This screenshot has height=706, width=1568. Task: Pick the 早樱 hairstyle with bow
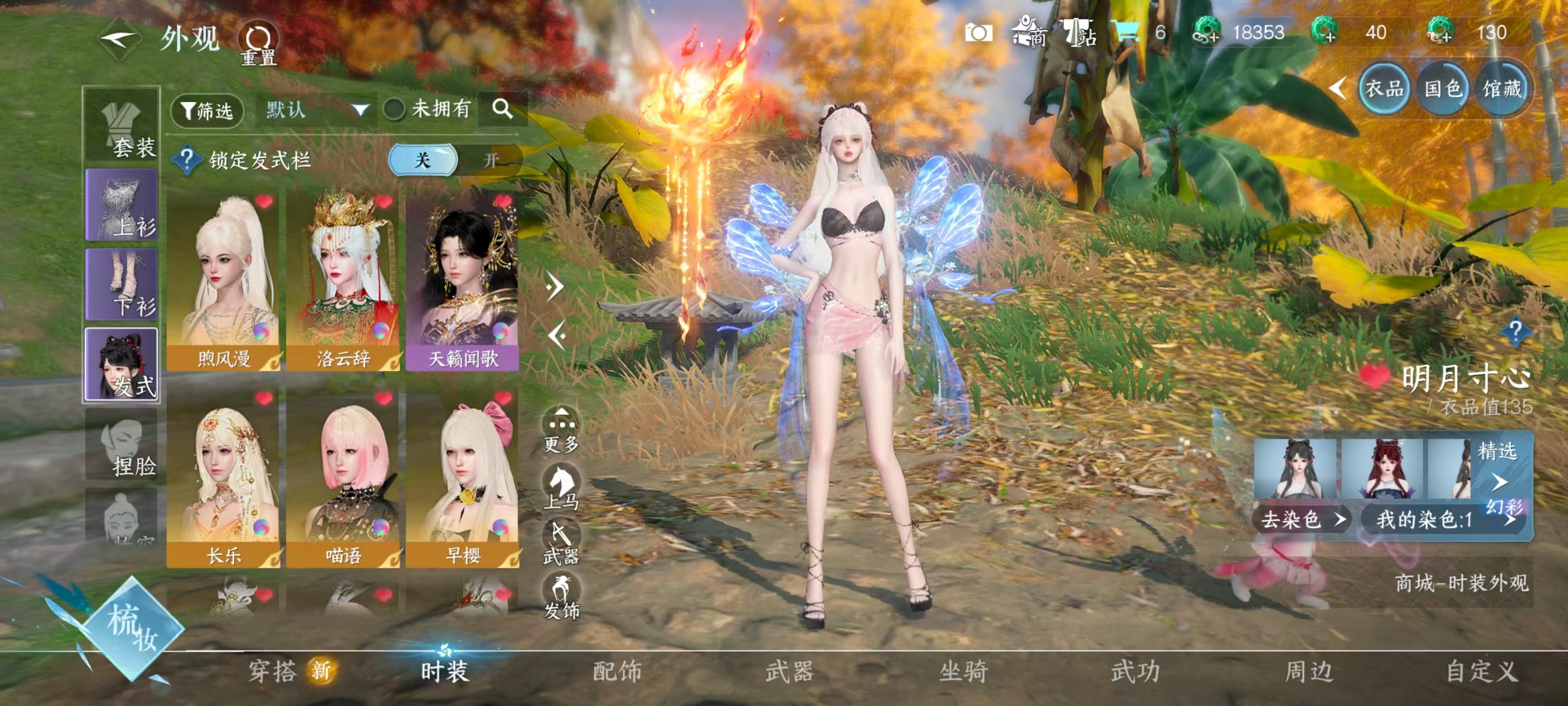(463, 478)
